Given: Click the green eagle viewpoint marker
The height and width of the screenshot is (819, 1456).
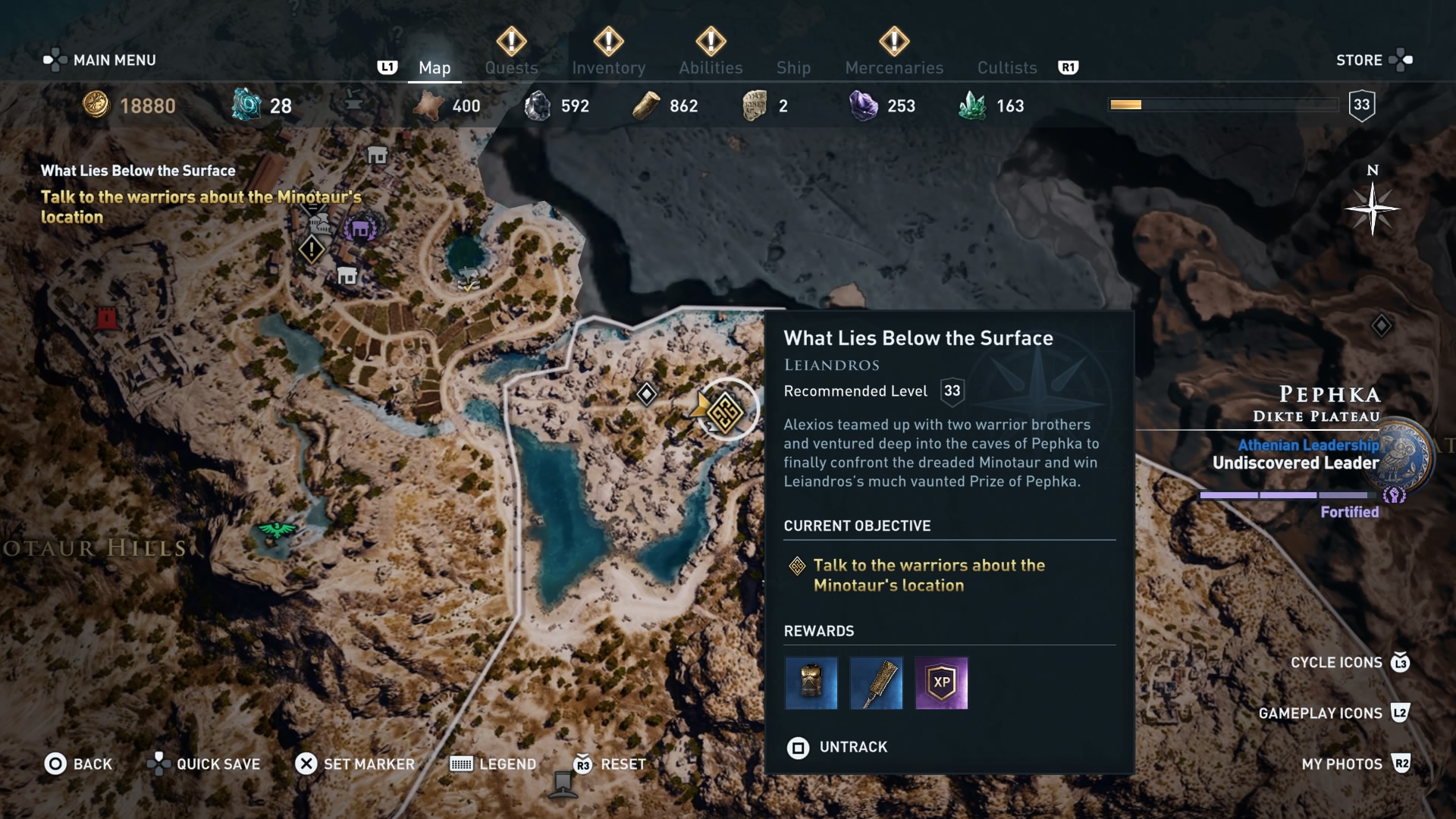Looking at the screenshot, I should point(278,529).
